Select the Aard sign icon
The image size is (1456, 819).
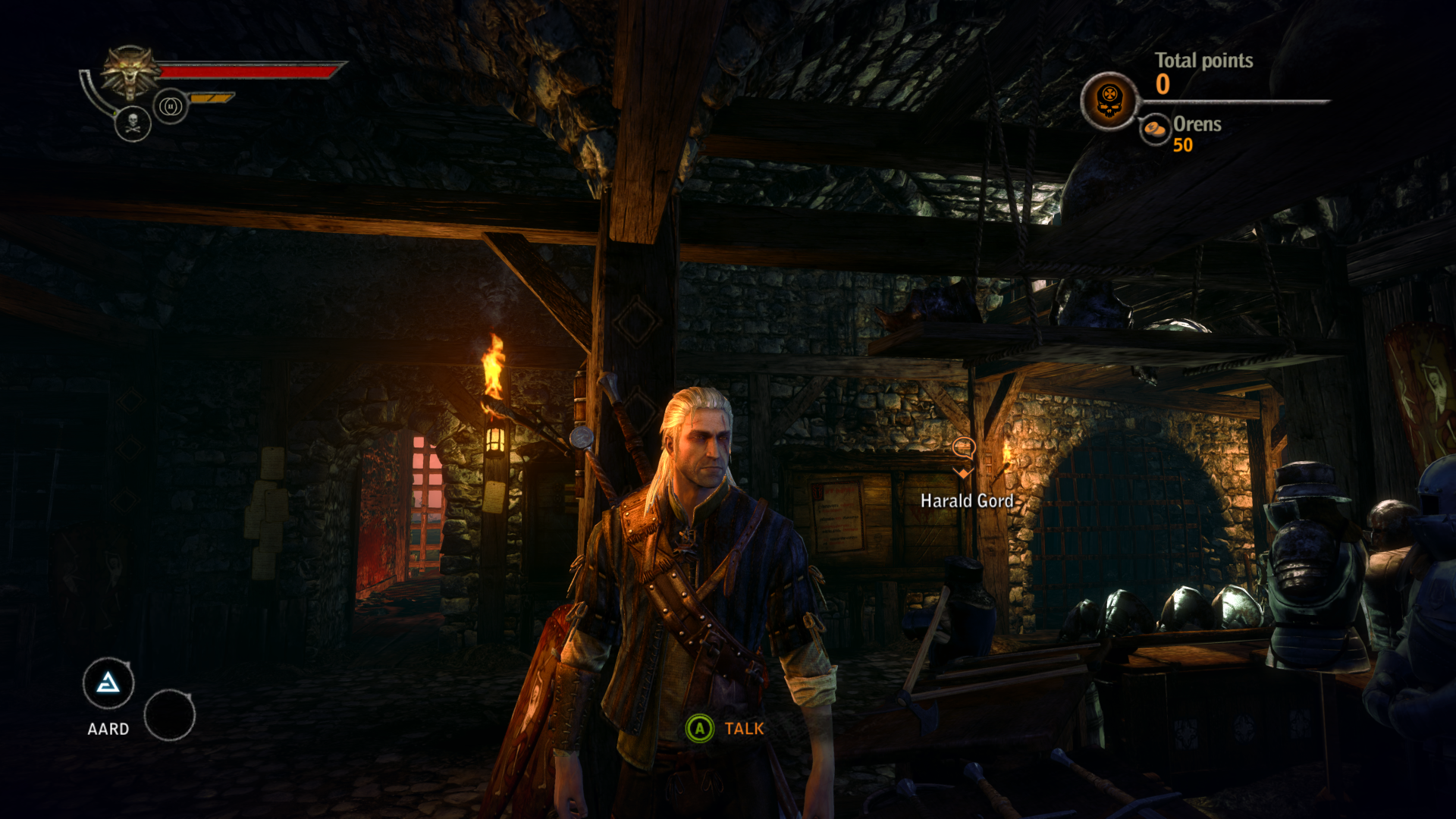[x=108, y=684]
